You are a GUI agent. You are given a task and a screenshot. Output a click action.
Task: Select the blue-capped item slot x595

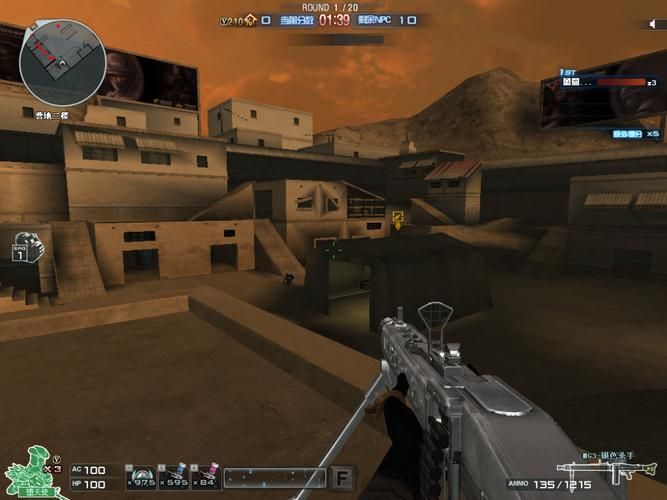coord(173,476)
